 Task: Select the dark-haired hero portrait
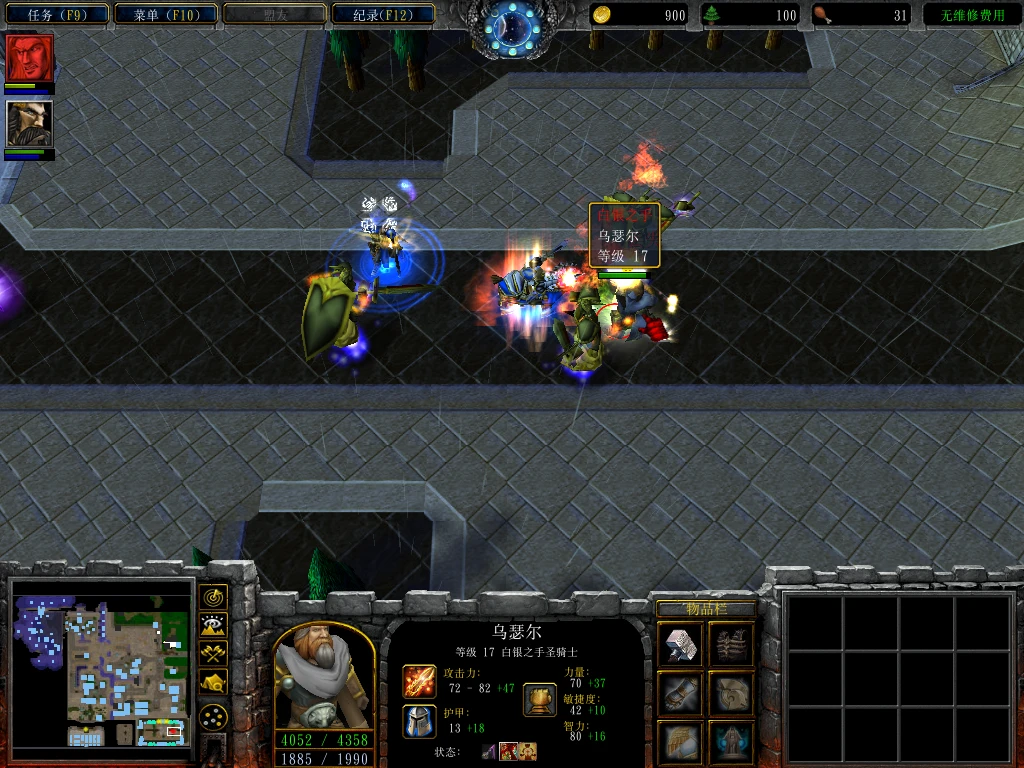click(x=30, y=124)
